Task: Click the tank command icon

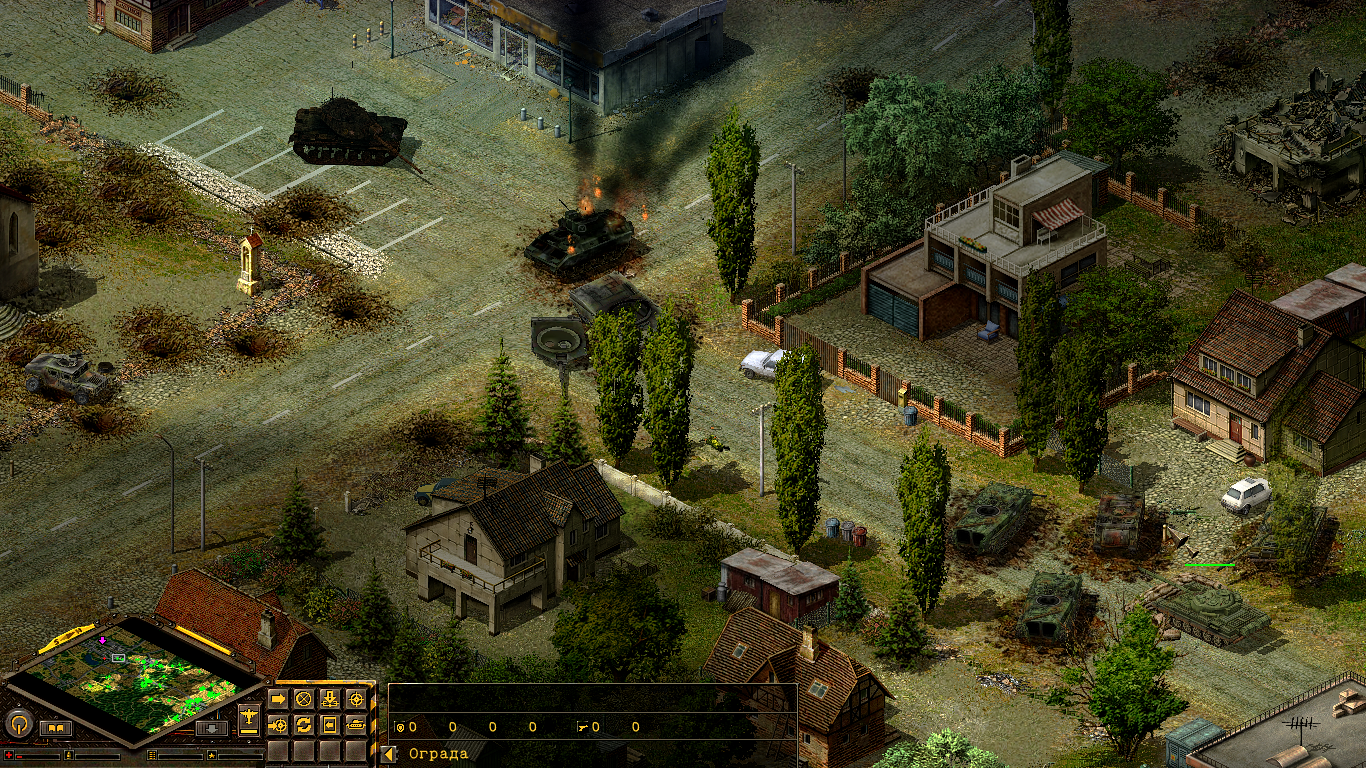Action: pos(356,725)
